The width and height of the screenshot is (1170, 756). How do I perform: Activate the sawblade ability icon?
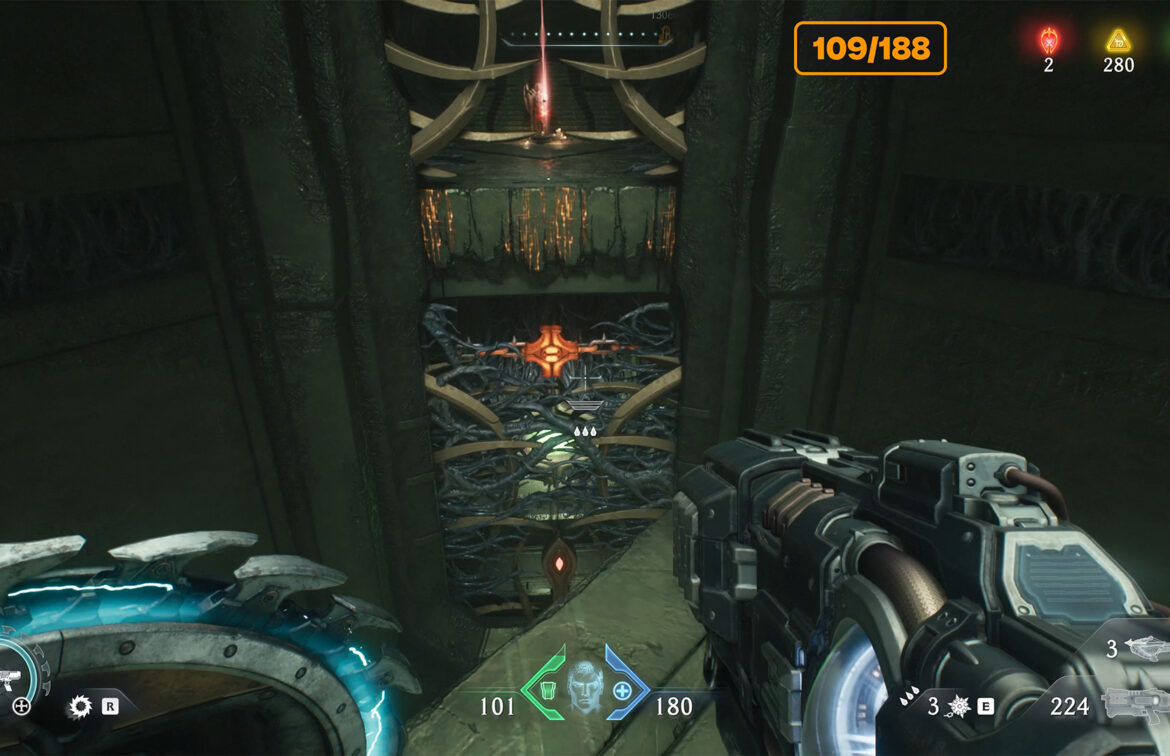click(x=80, y=707)
